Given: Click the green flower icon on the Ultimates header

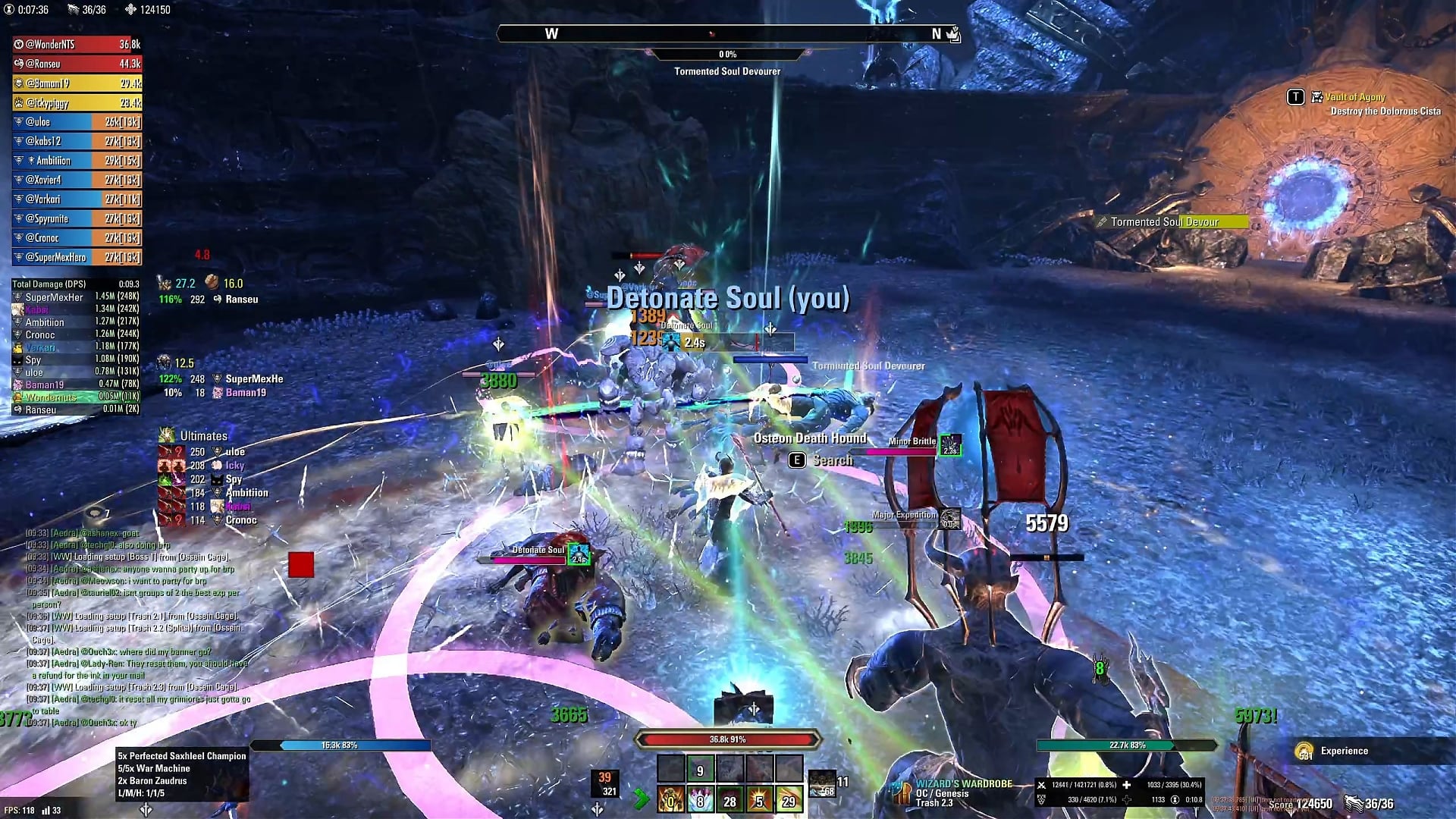Looking at the screenshot, I should [x=168, y=435].
